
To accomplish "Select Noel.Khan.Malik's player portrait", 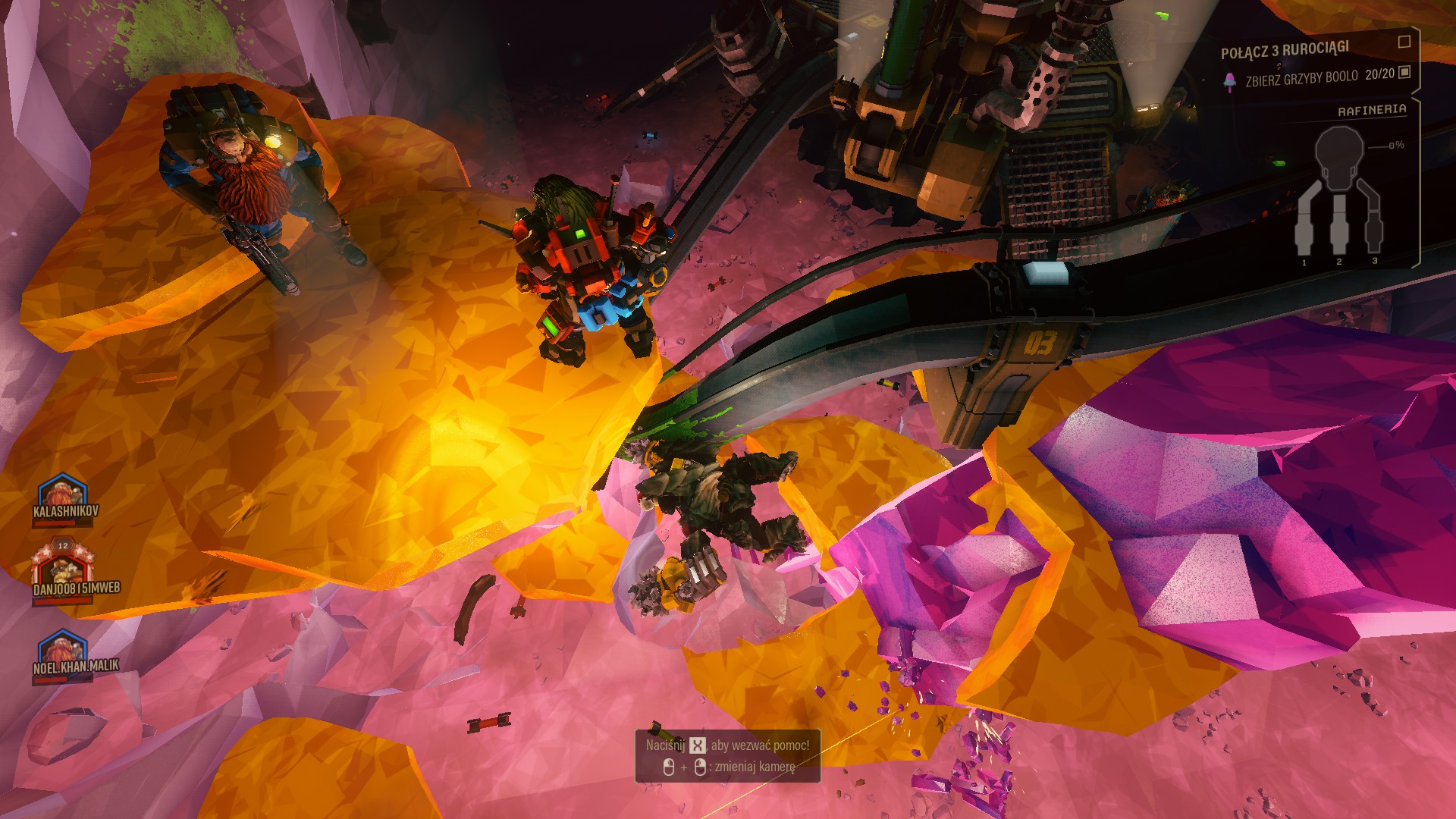I will (63, 648).
